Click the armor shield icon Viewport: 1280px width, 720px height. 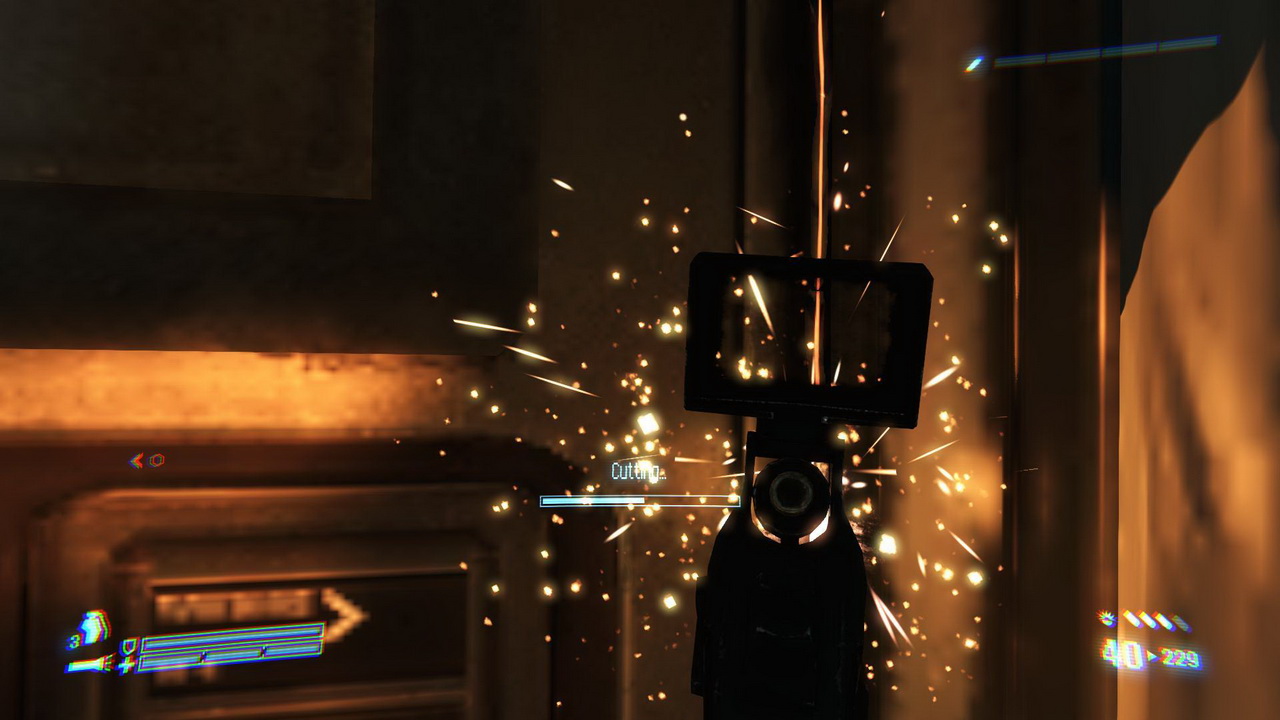coord(127,646)
